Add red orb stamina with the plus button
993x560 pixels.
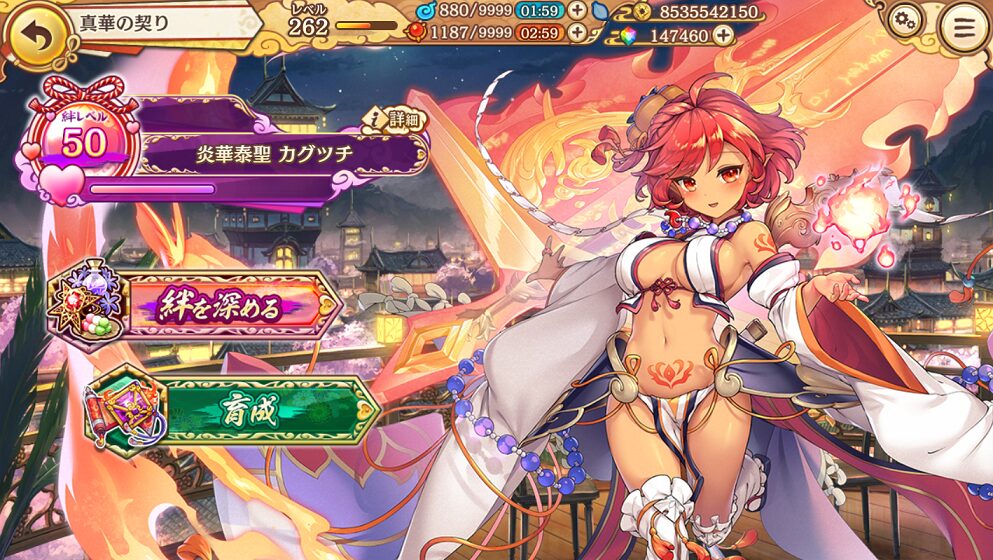click(x=577, y=32)
